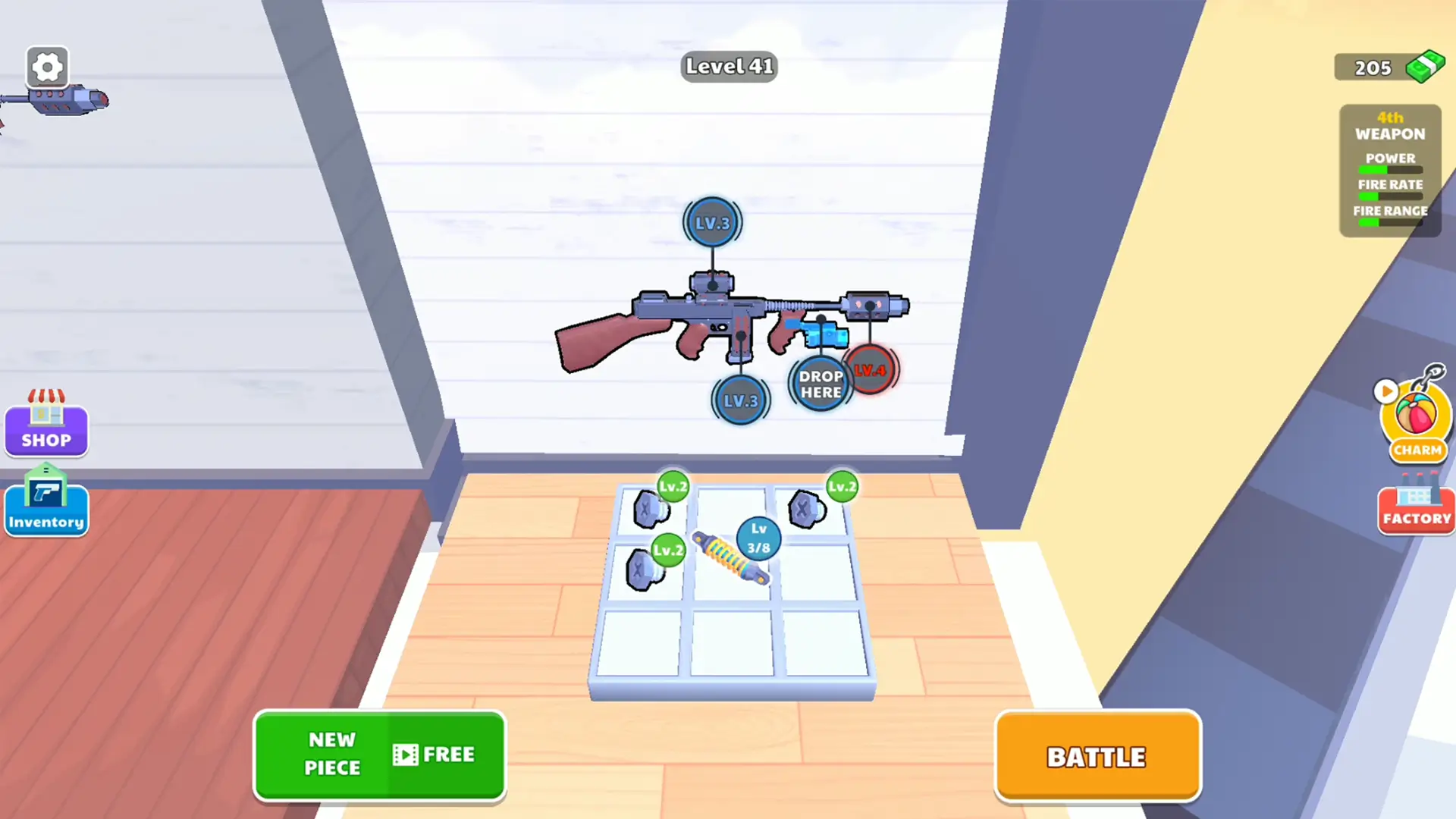Screen dimensions: 1456x819
Task: Open the Charm beach ball menu
Action: coord(1417,416)
